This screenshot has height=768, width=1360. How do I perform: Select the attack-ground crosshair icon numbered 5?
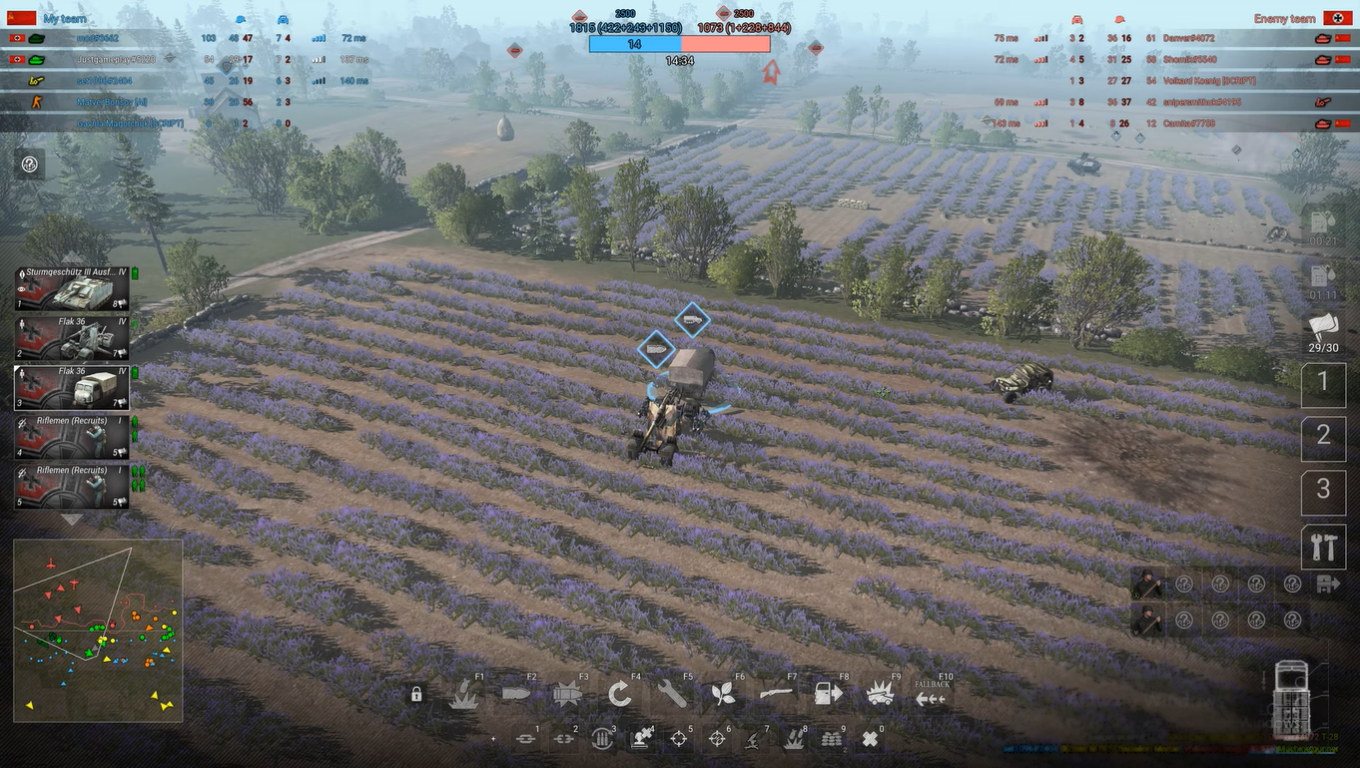click(681, 737)
